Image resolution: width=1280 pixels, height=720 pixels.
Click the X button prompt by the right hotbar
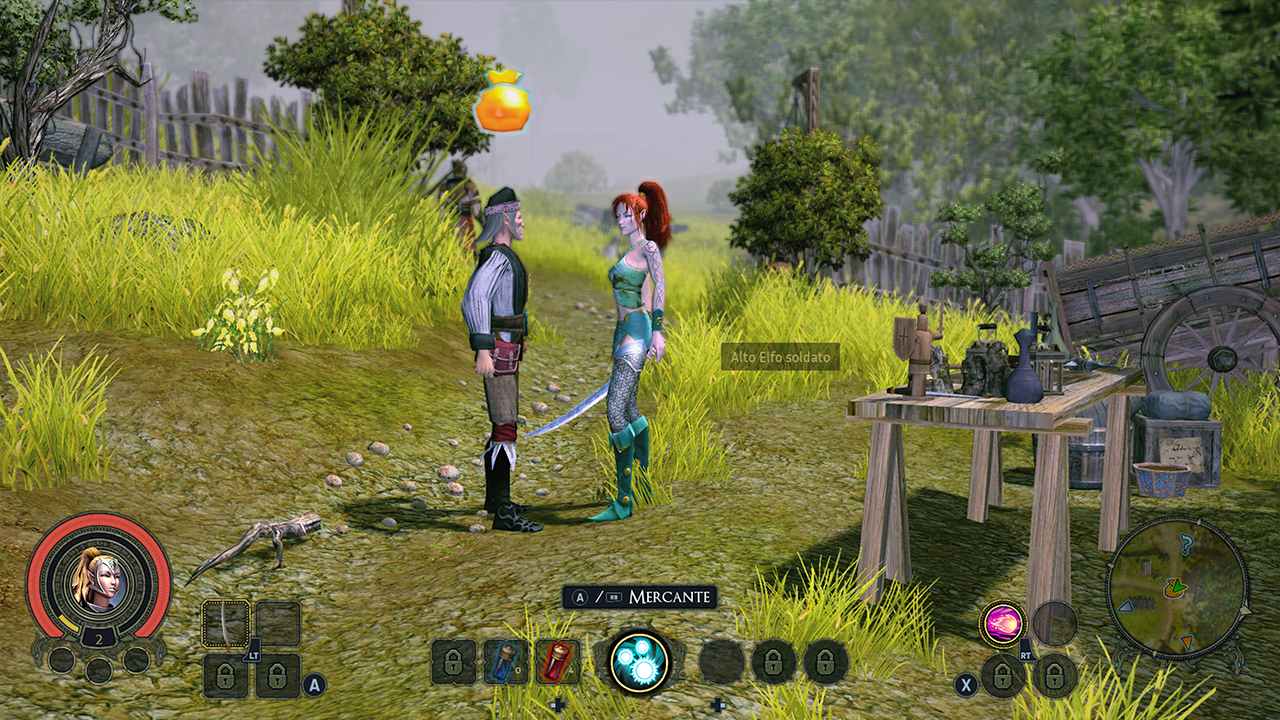(966, 682)
